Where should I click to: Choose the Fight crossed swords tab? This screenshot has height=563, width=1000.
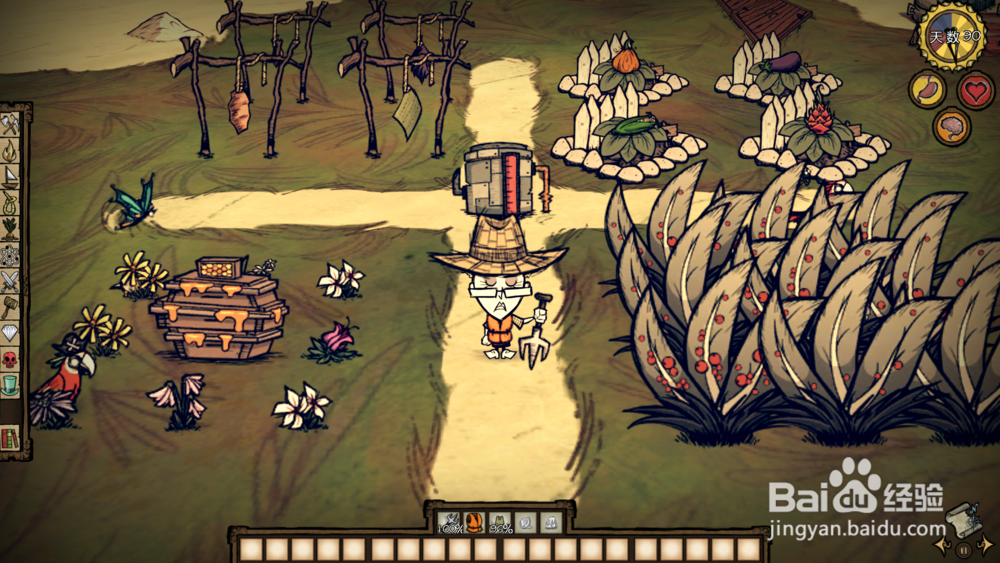[x=11, y=281]
